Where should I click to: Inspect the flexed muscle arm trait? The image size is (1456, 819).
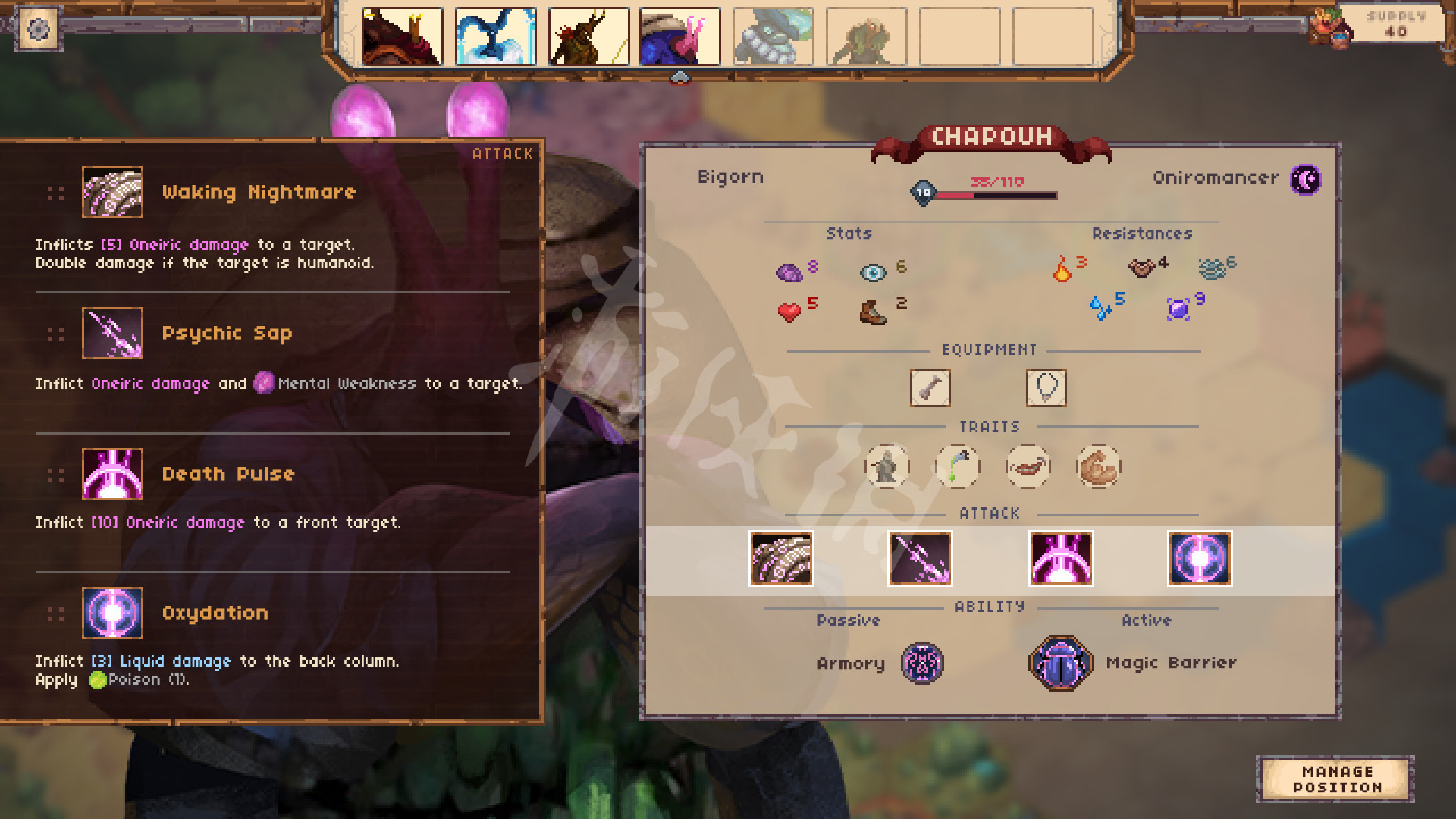point(1098,466)
